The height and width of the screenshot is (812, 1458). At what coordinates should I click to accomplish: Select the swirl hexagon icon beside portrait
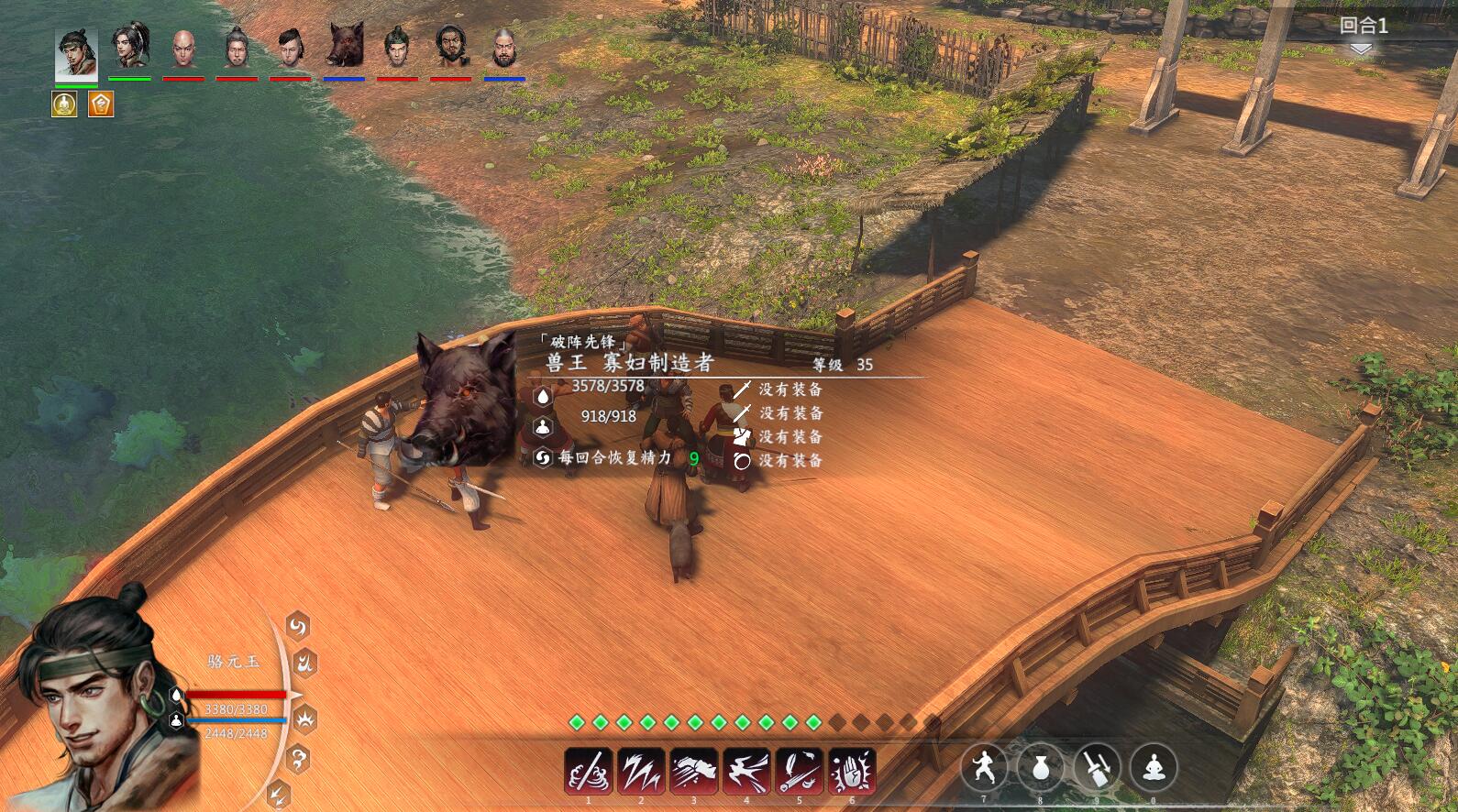298,626
